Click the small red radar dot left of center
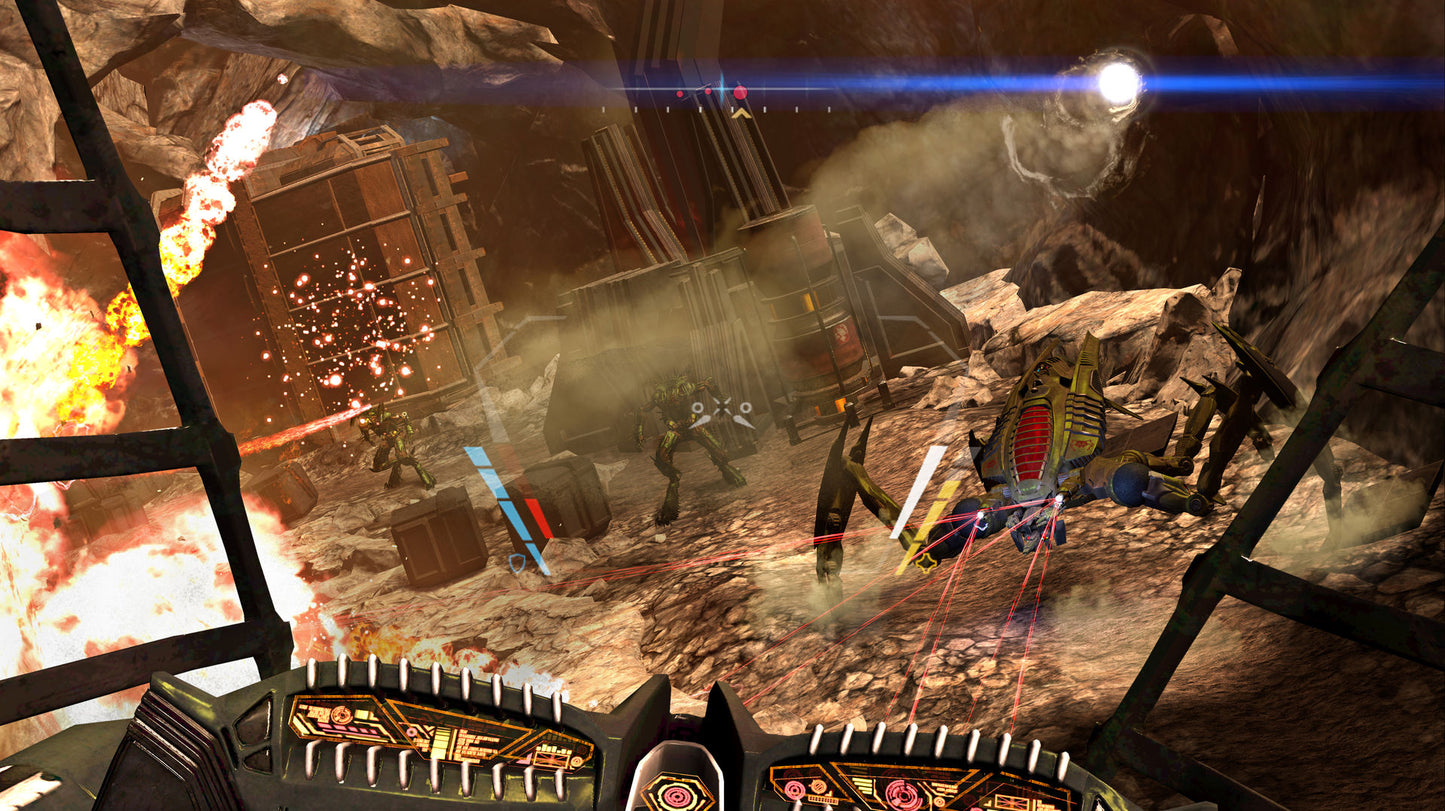This screenshot has width=1445, height=811. point(680,93)
